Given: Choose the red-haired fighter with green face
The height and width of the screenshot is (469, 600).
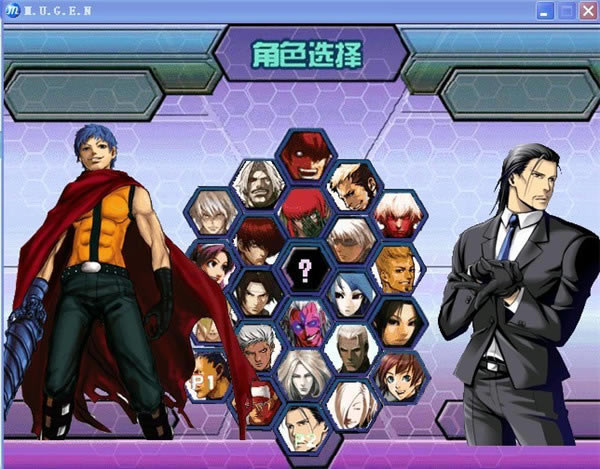Looking at the screenshot, I should click(304, 211).
